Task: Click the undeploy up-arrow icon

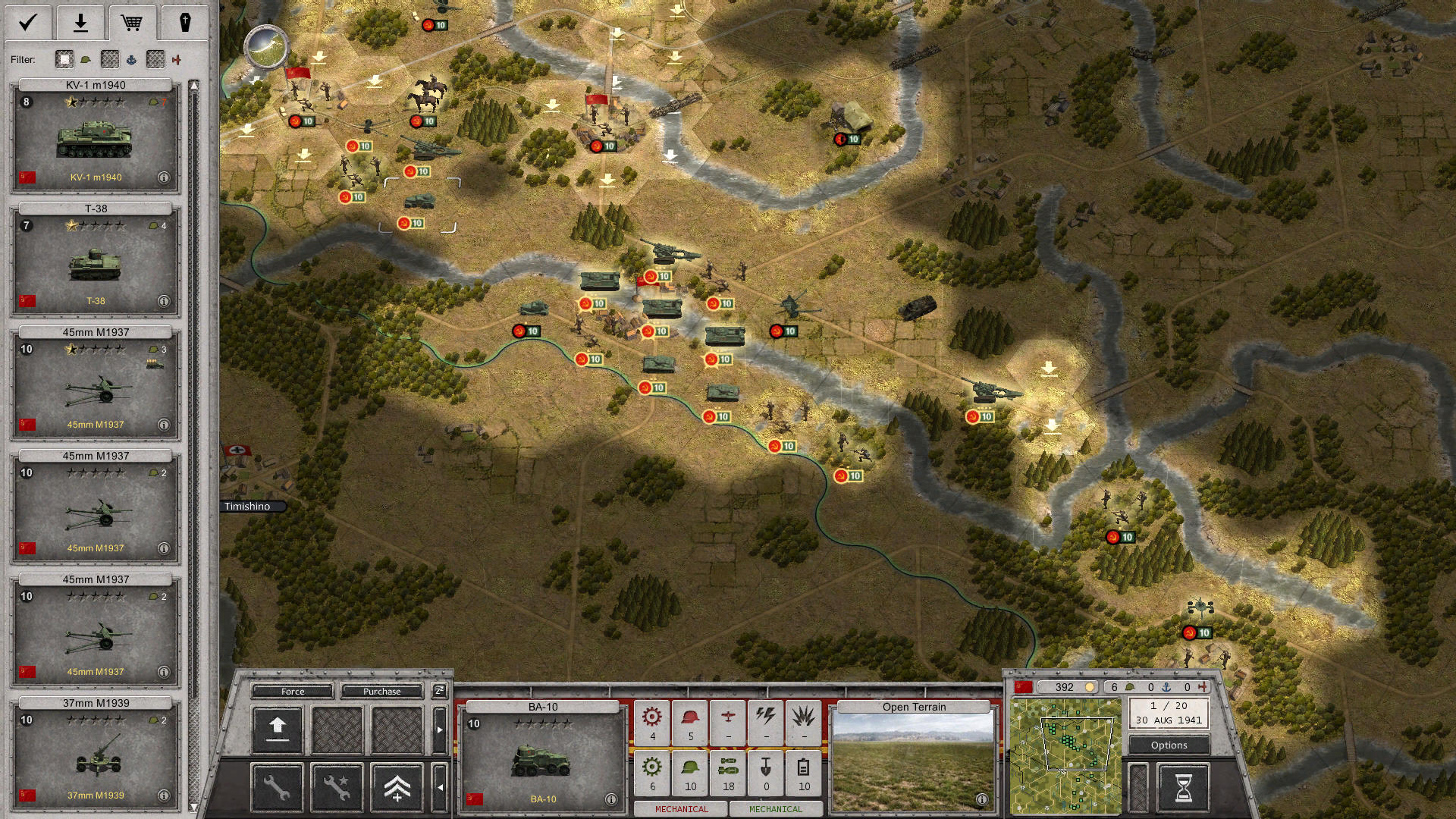Action: tap(278, 728)
